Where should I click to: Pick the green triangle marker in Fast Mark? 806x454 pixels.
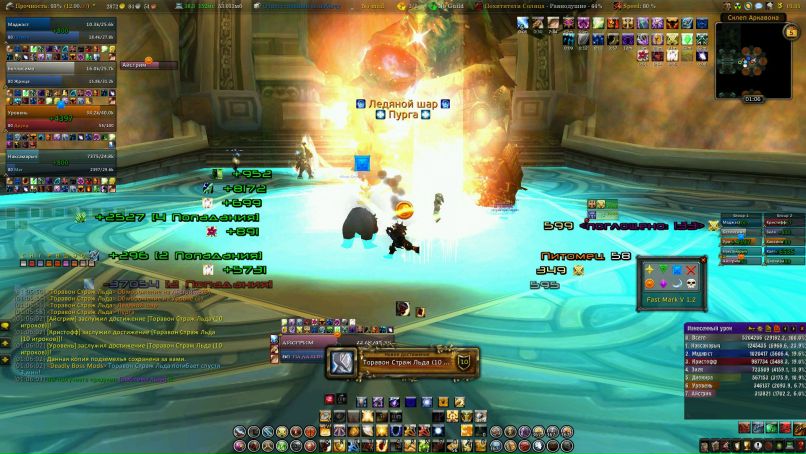coord(662,270)
